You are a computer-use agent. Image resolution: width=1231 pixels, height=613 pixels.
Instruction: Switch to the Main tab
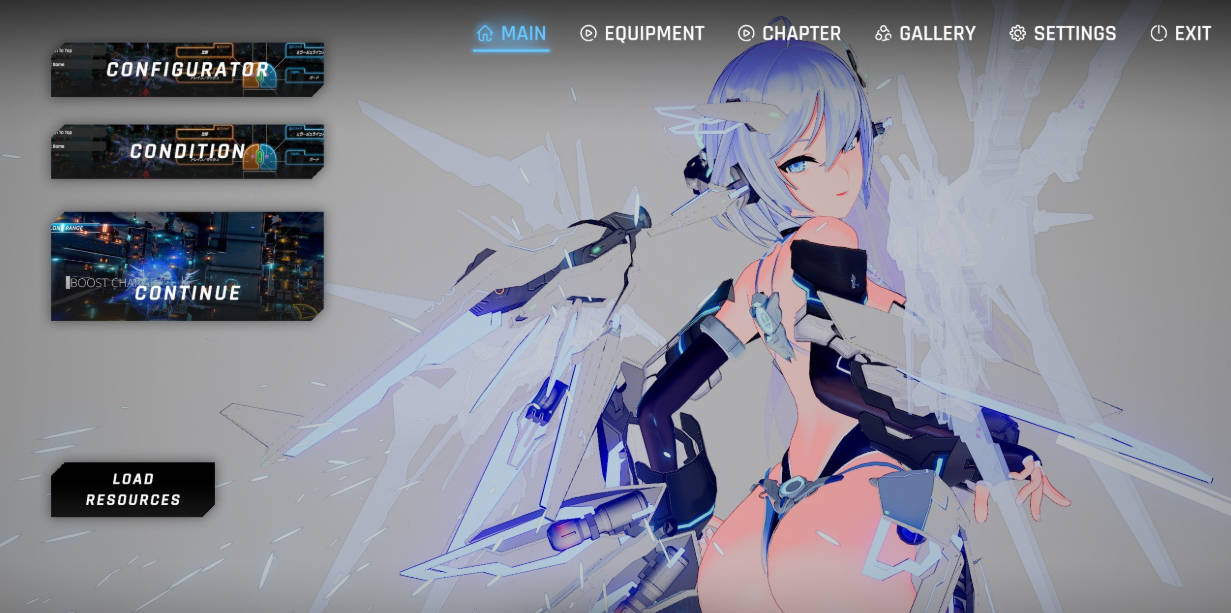(x=511, y=33)
